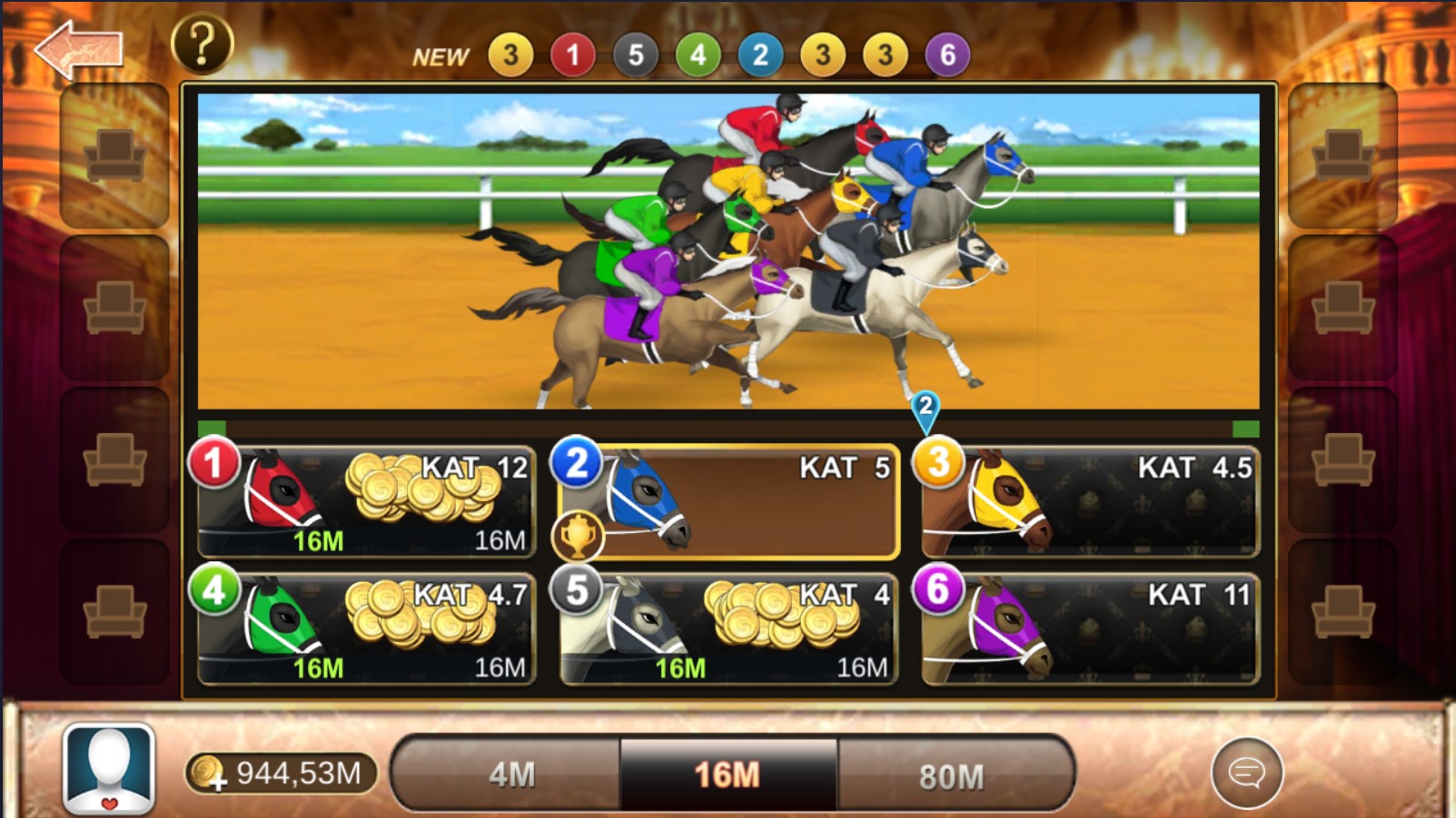
Task: Pick purple horse number 6
Action: tap(1090, 628)
